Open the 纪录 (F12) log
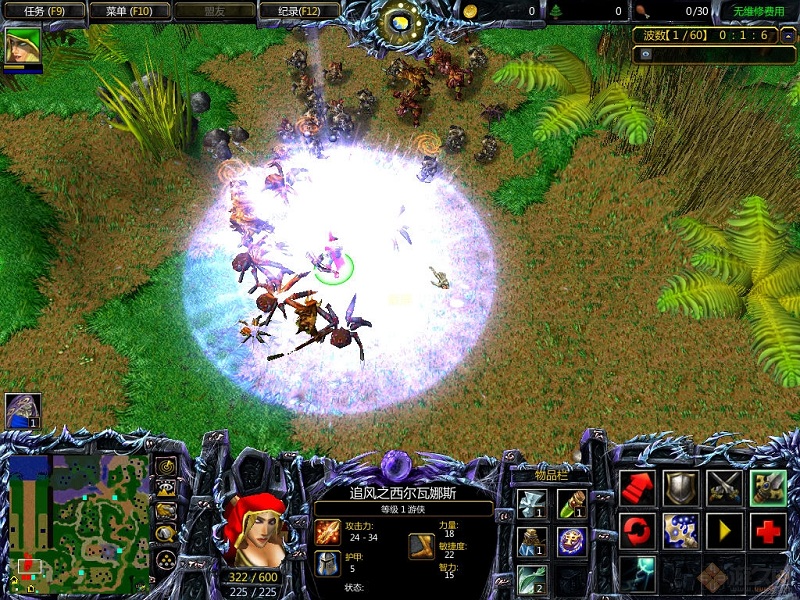 tap(297, 12)
